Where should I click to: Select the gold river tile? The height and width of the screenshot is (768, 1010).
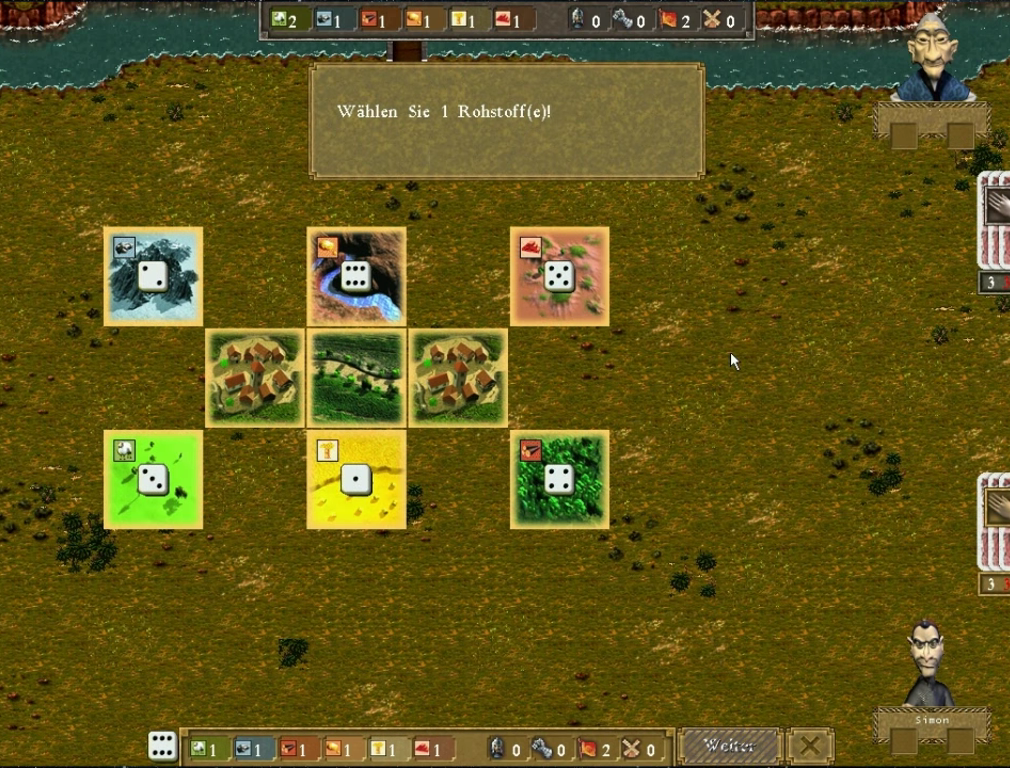tap(356, 276)
